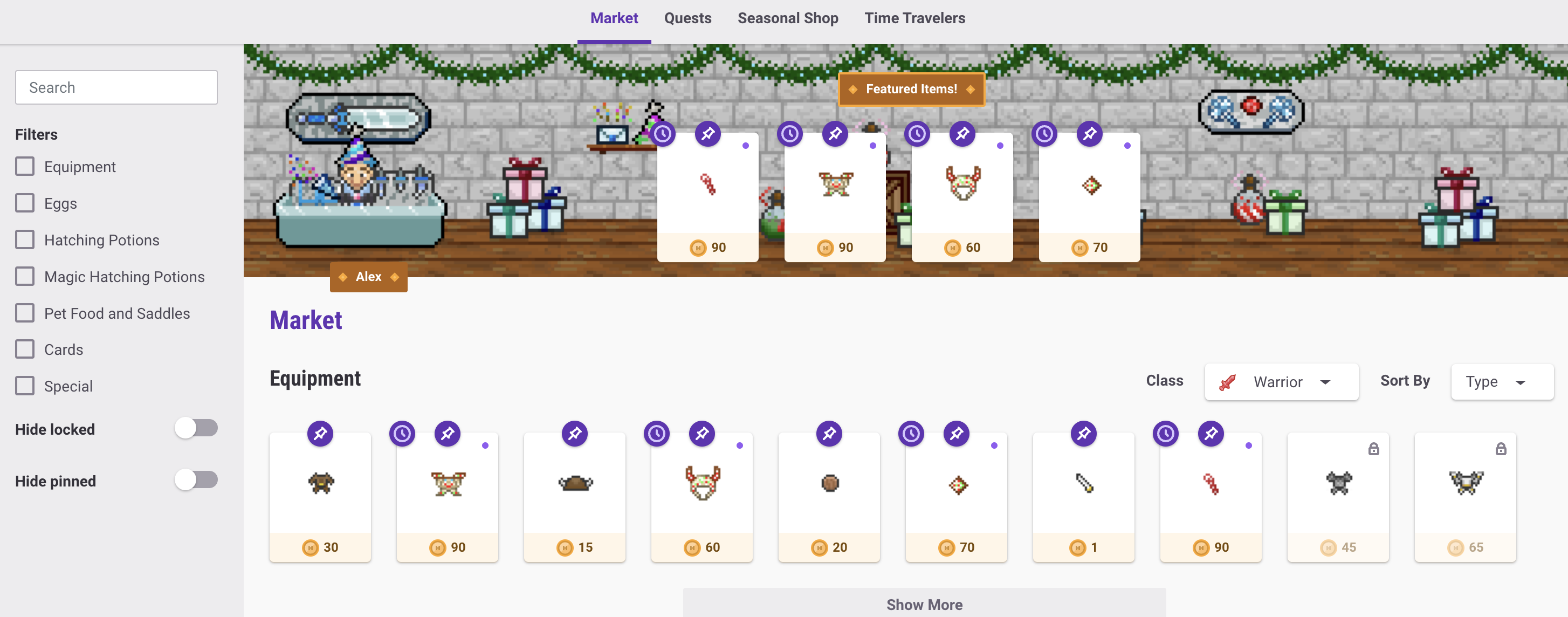Enable the Equipment filter checkbox
The image size is (1568, 617).
25,166
